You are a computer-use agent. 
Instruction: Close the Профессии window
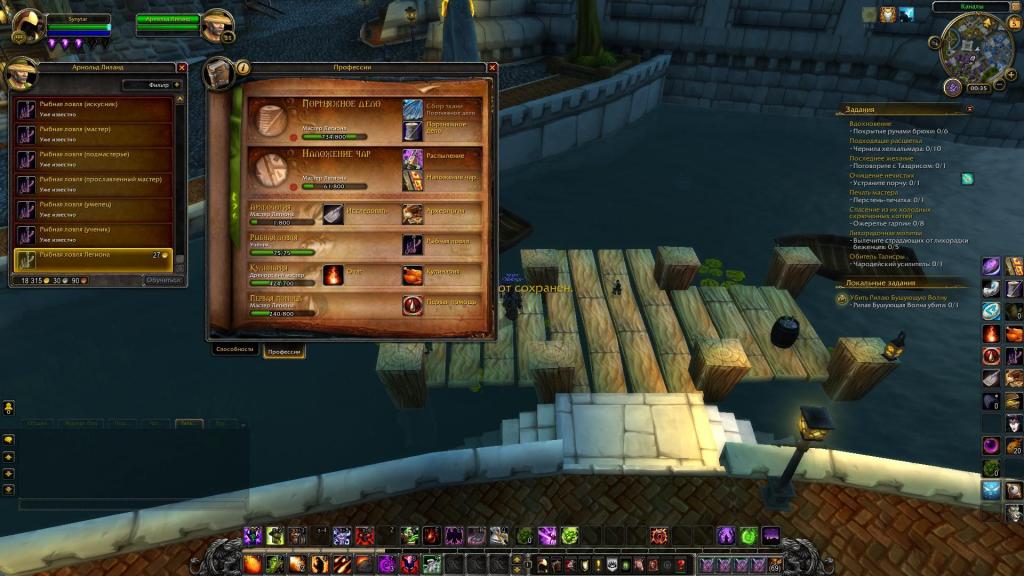492,67
